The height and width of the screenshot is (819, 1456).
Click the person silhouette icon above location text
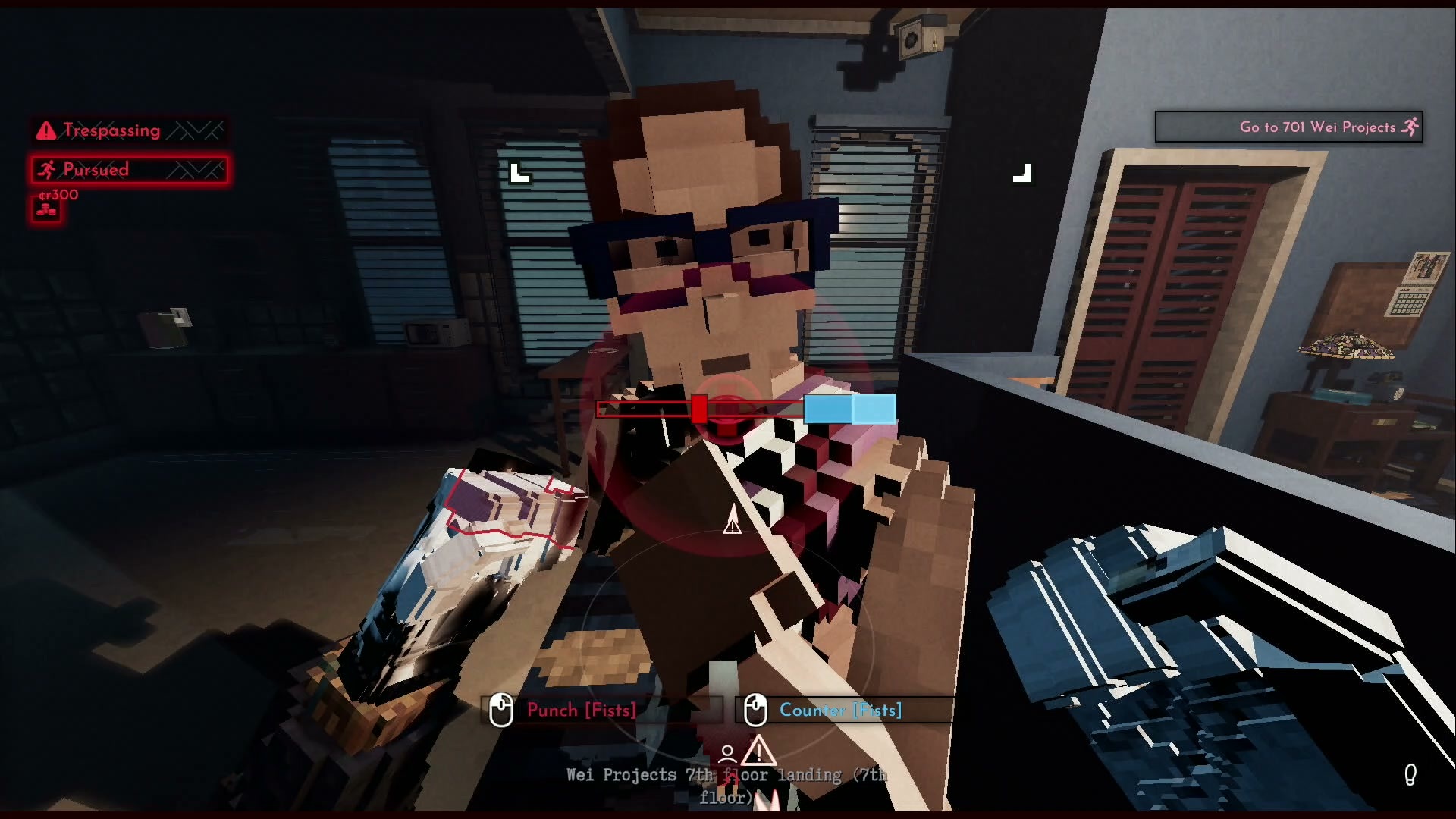click(727, 752)
